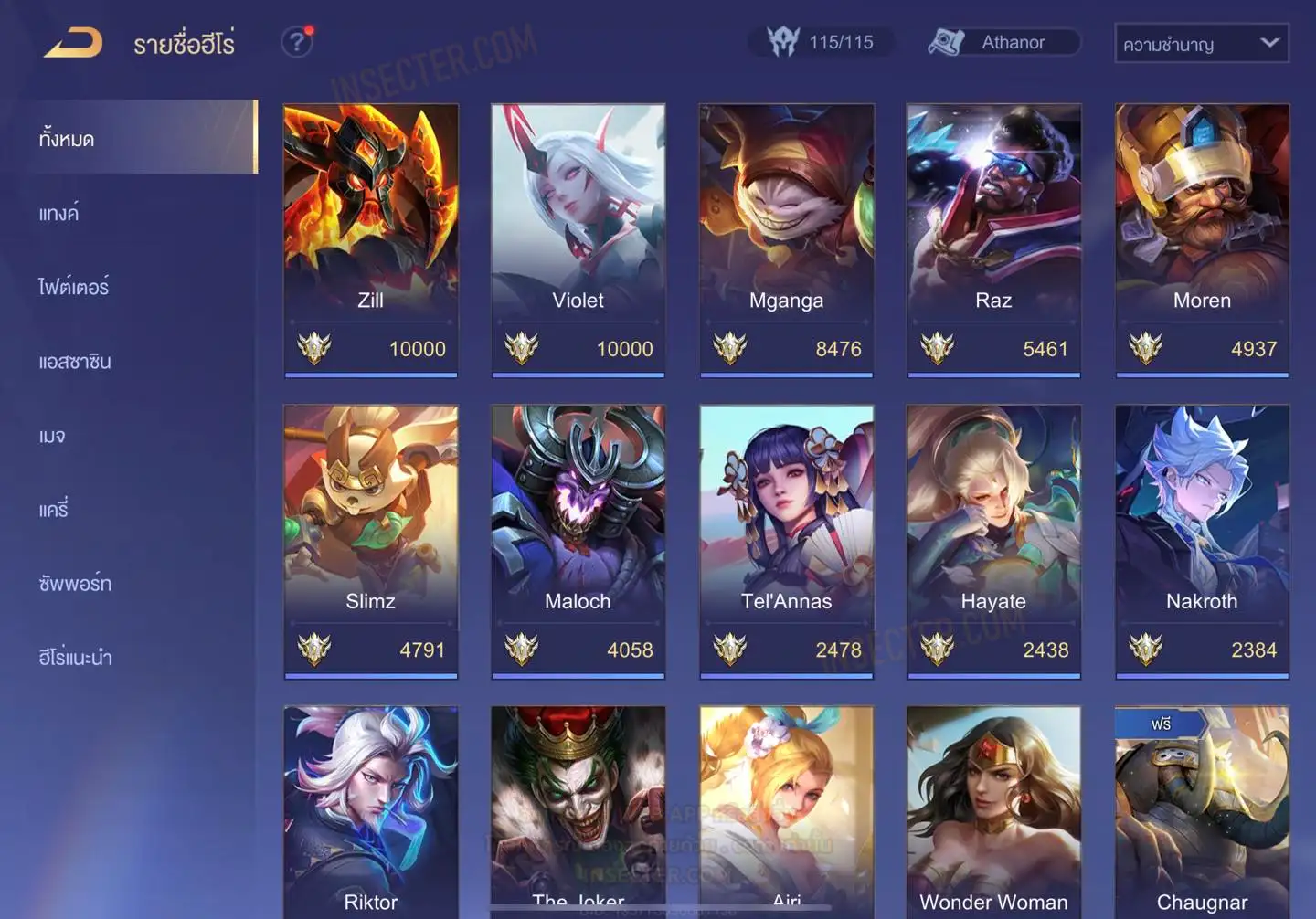Screen dimensions: 1316x919
Task: Choose the Nakroth hero card
Action: coord(1202,541)
